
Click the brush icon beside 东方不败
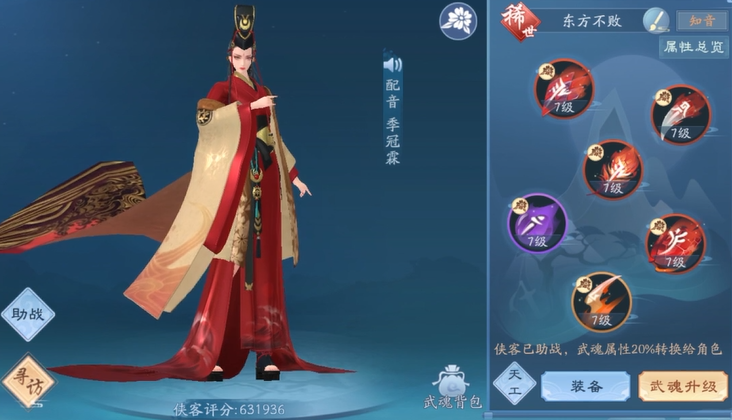pyautogui.click(x=656, y=19)
